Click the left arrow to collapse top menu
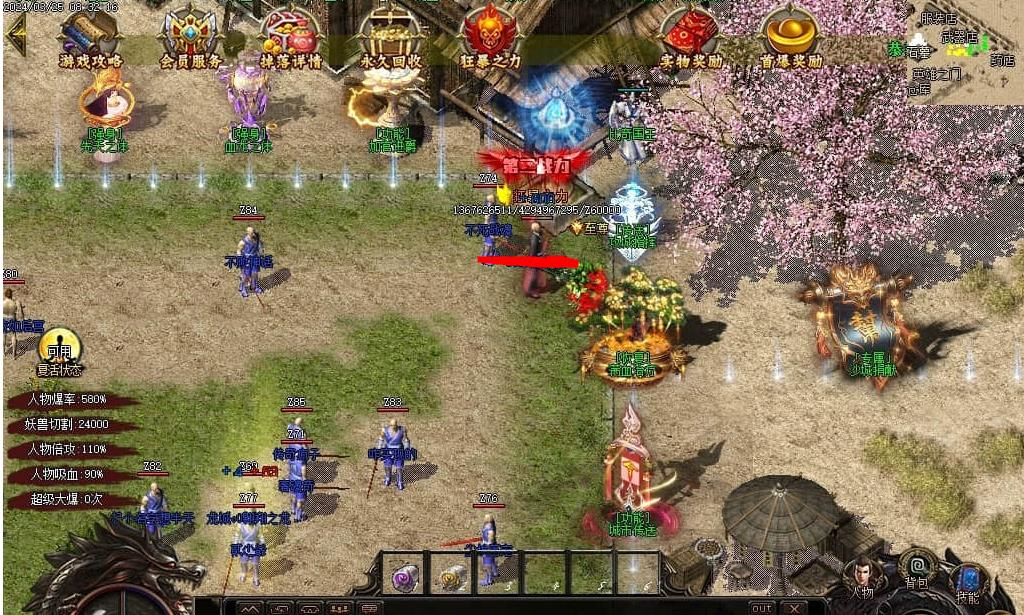The height and width of the screenshot is (615, 1024). 16,34
